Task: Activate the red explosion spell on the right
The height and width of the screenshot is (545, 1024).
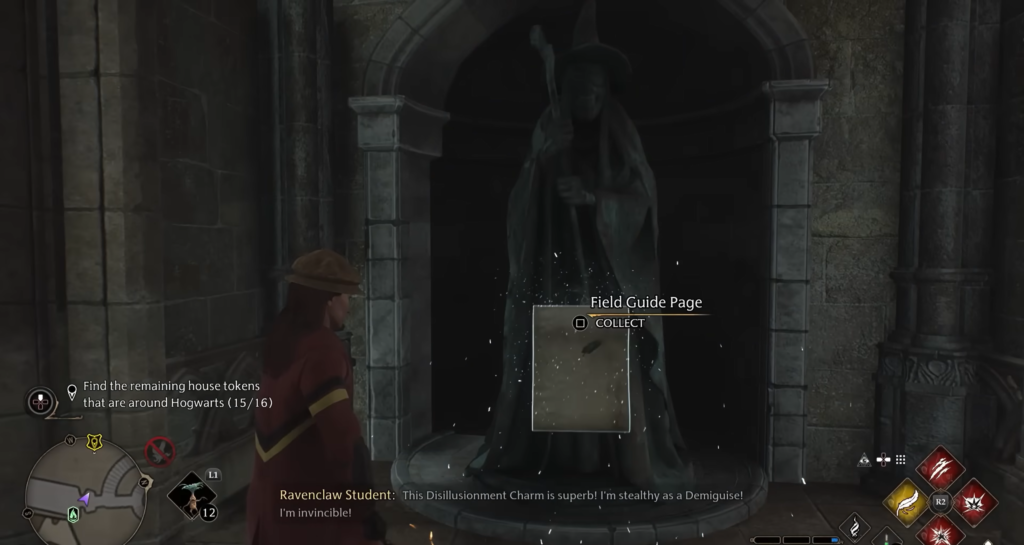Action: [973, 501]
